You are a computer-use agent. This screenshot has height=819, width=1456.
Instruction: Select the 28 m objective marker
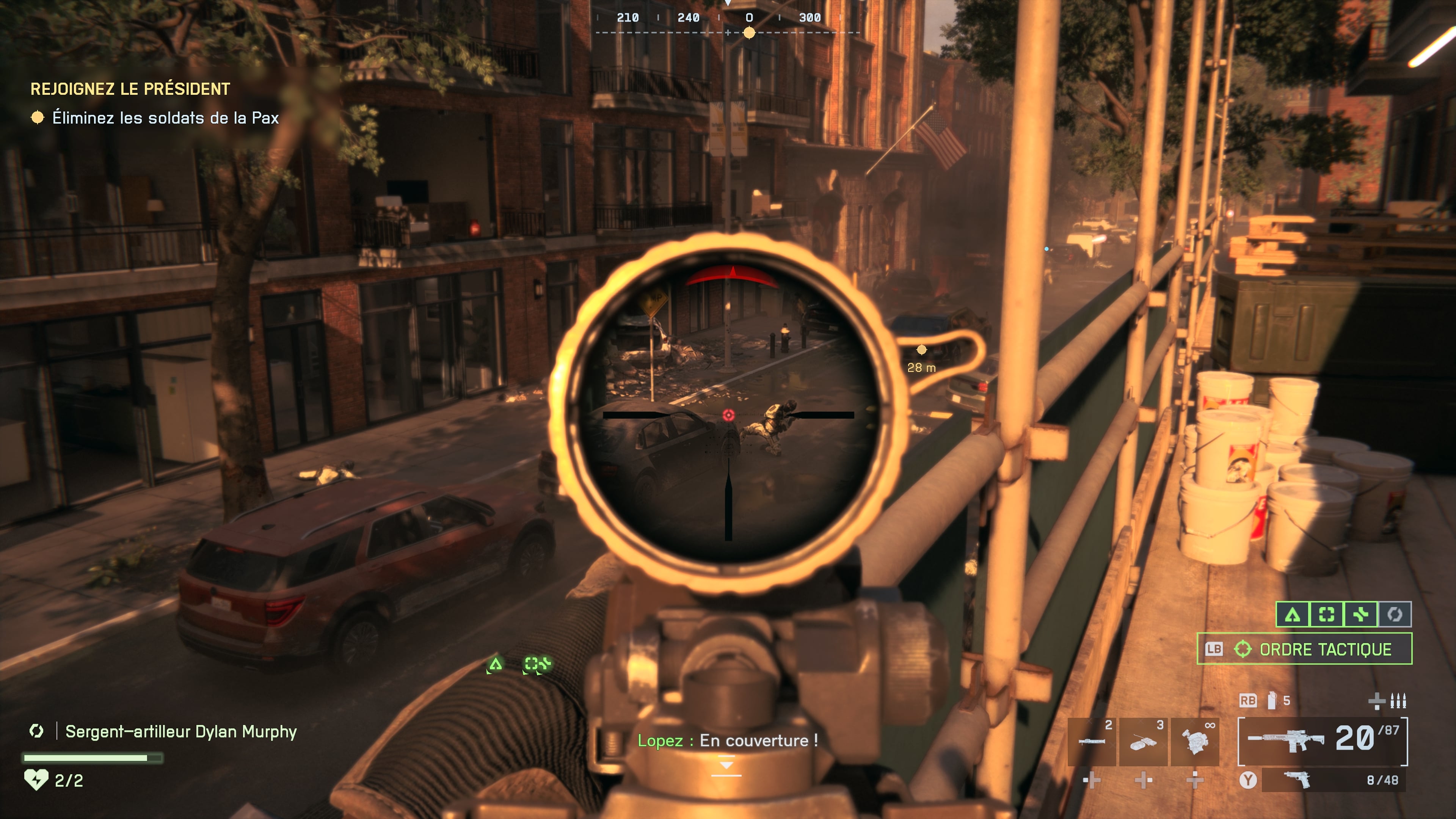921,350
